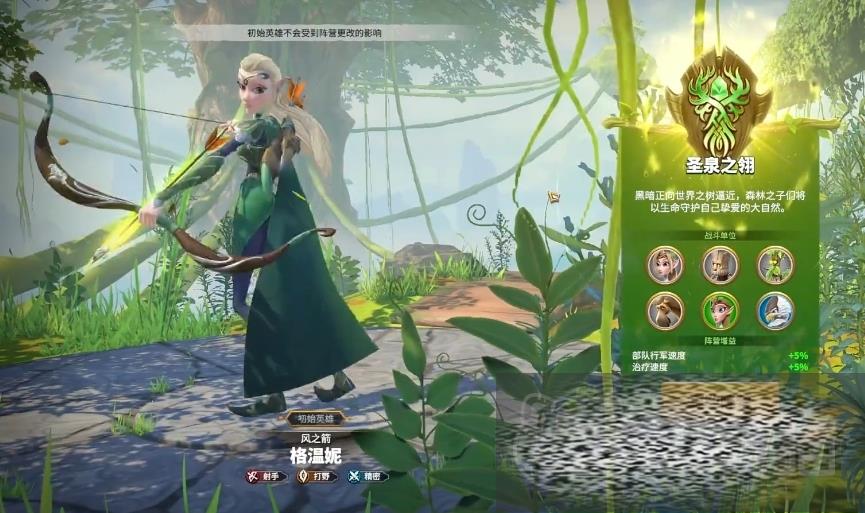Show the 打野 jungler tag details
The image size is (865, 513).
point(316,476)
